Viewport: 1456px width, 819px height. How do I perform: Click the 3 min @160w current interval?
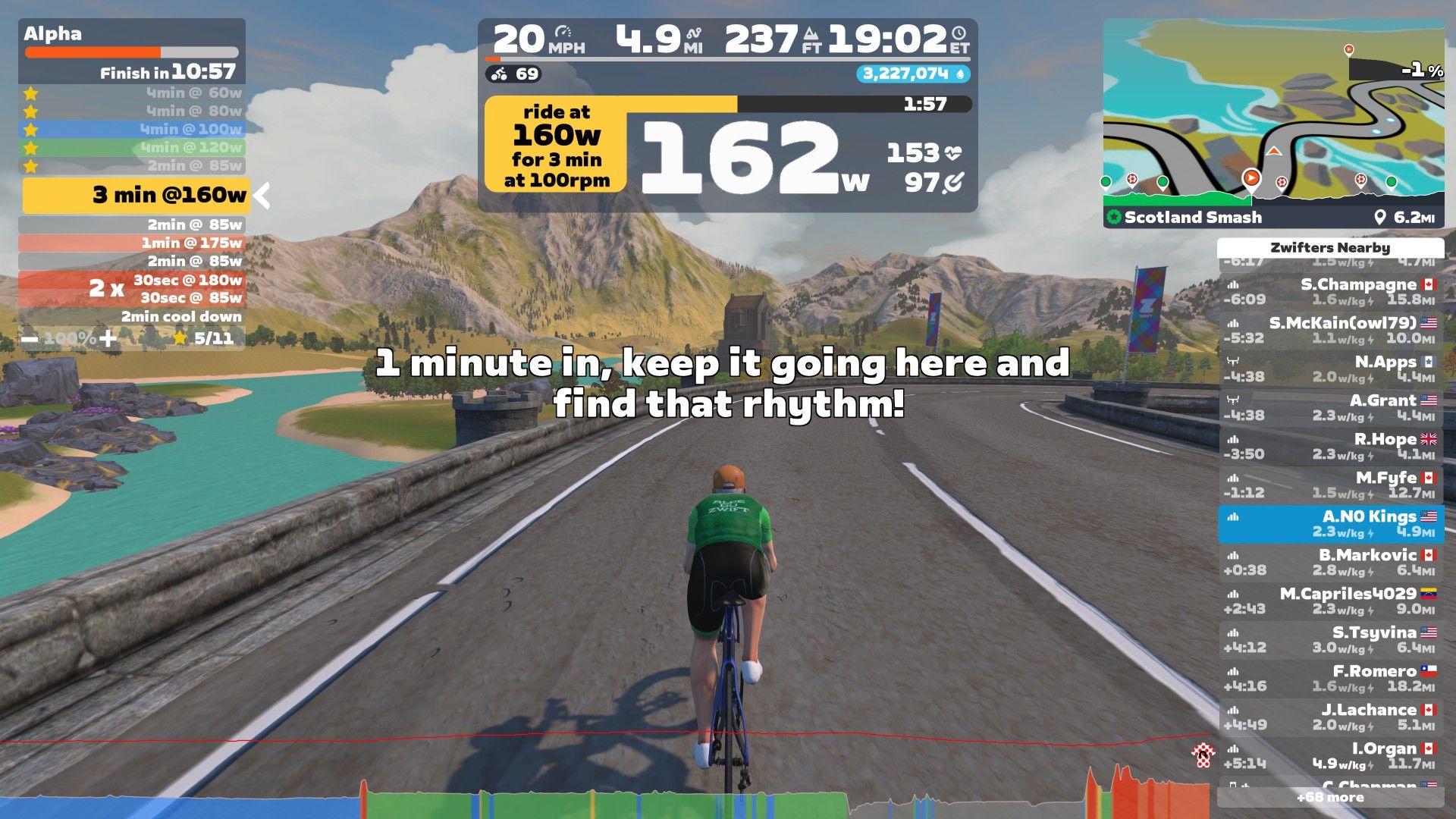pyautogui.click(x=136, y=196)
